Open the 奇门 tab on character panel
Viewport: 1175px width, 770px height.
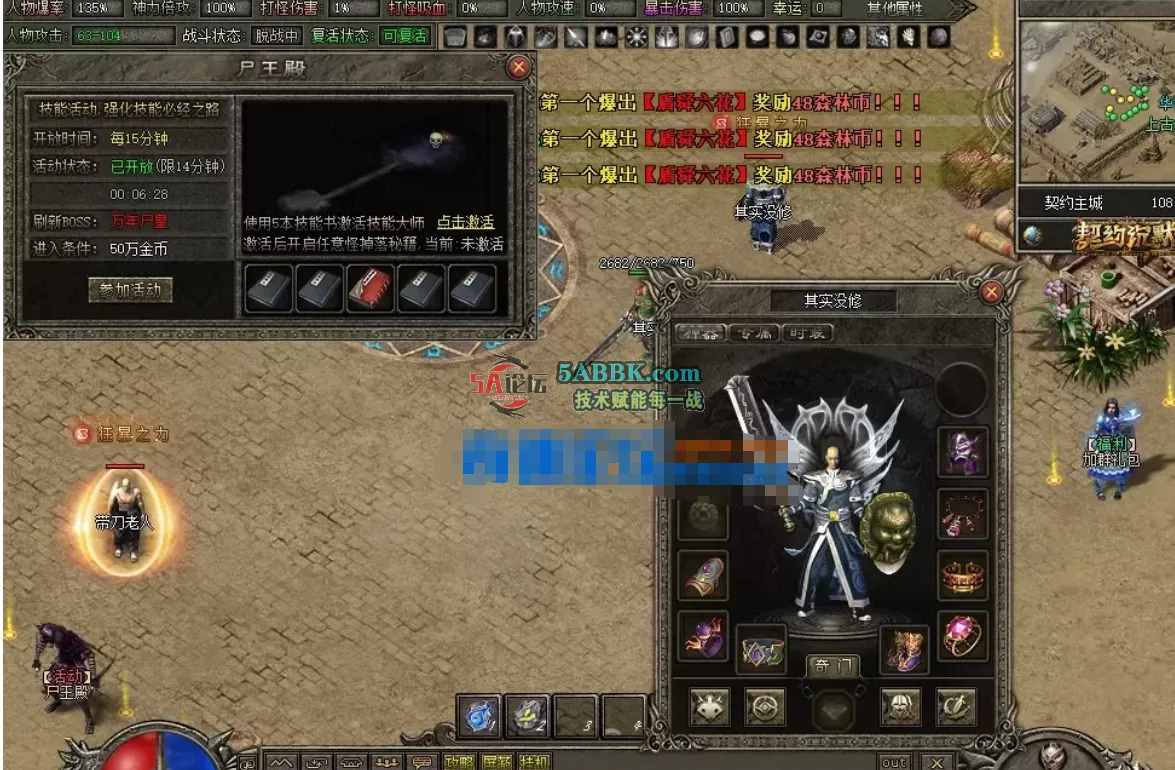tap(832, 667)
